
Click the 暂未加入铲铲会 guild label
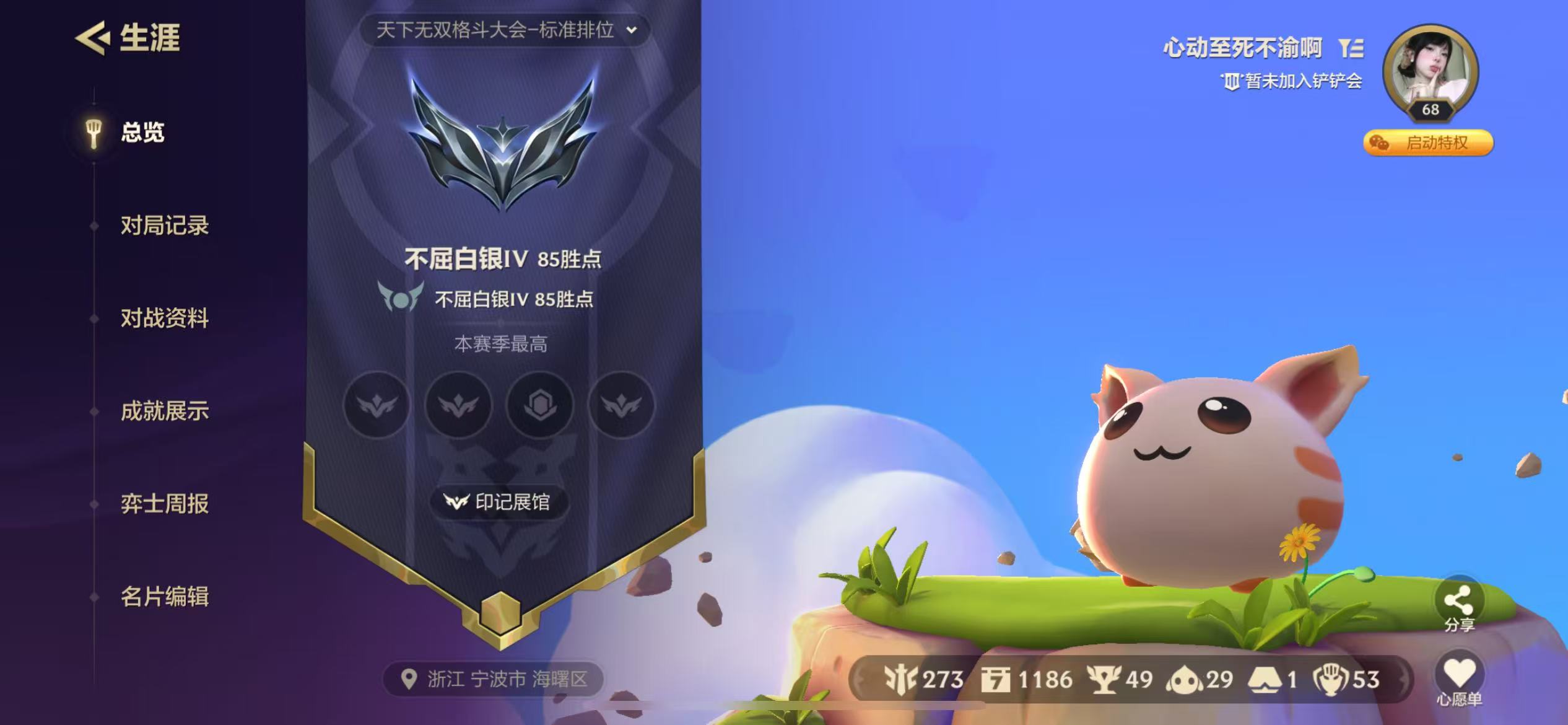[x=1292, y=81]
